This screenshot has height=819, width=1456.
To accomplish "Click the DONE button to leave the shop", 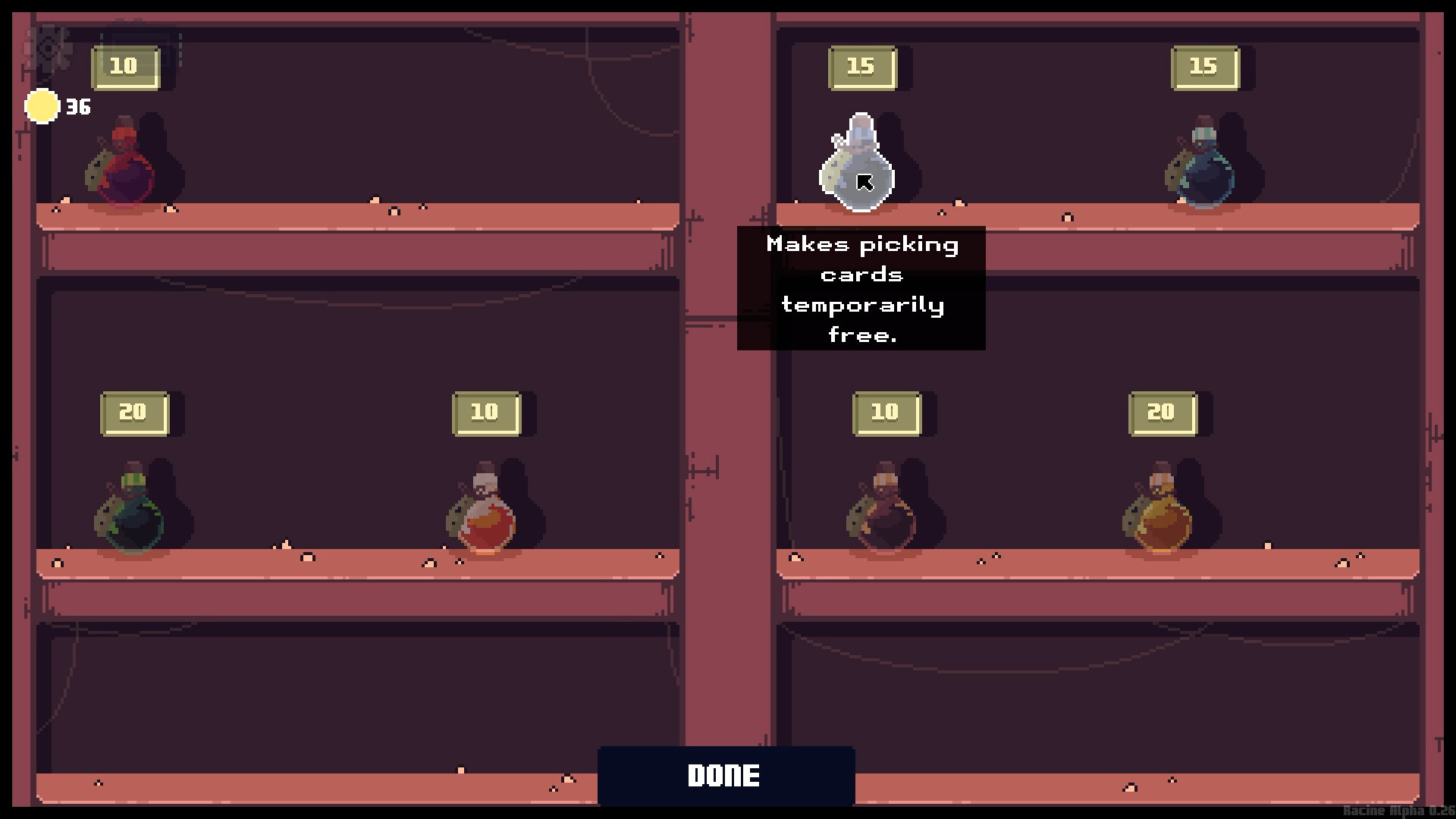I will click(x=726, y=775).
